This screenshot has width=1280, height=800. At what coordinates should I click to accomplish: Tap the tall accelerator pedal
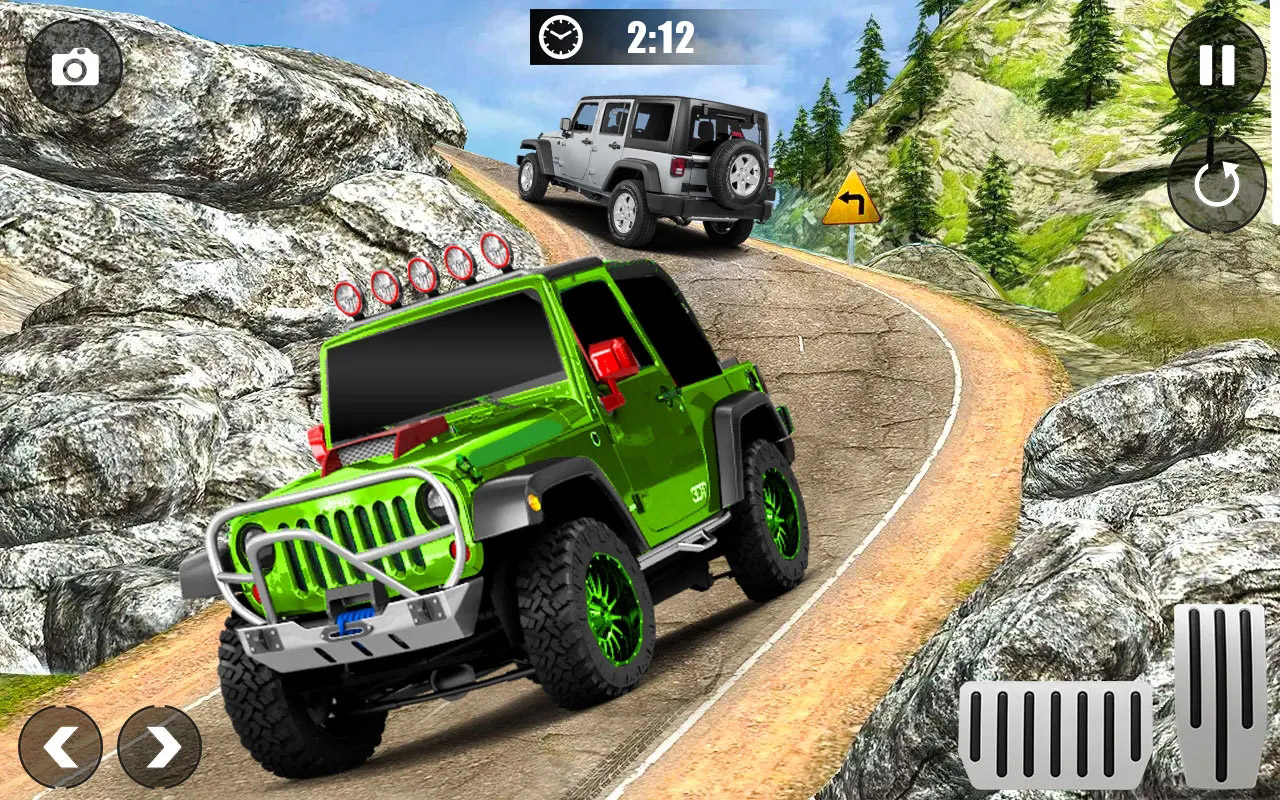[x=1220, y=695]
